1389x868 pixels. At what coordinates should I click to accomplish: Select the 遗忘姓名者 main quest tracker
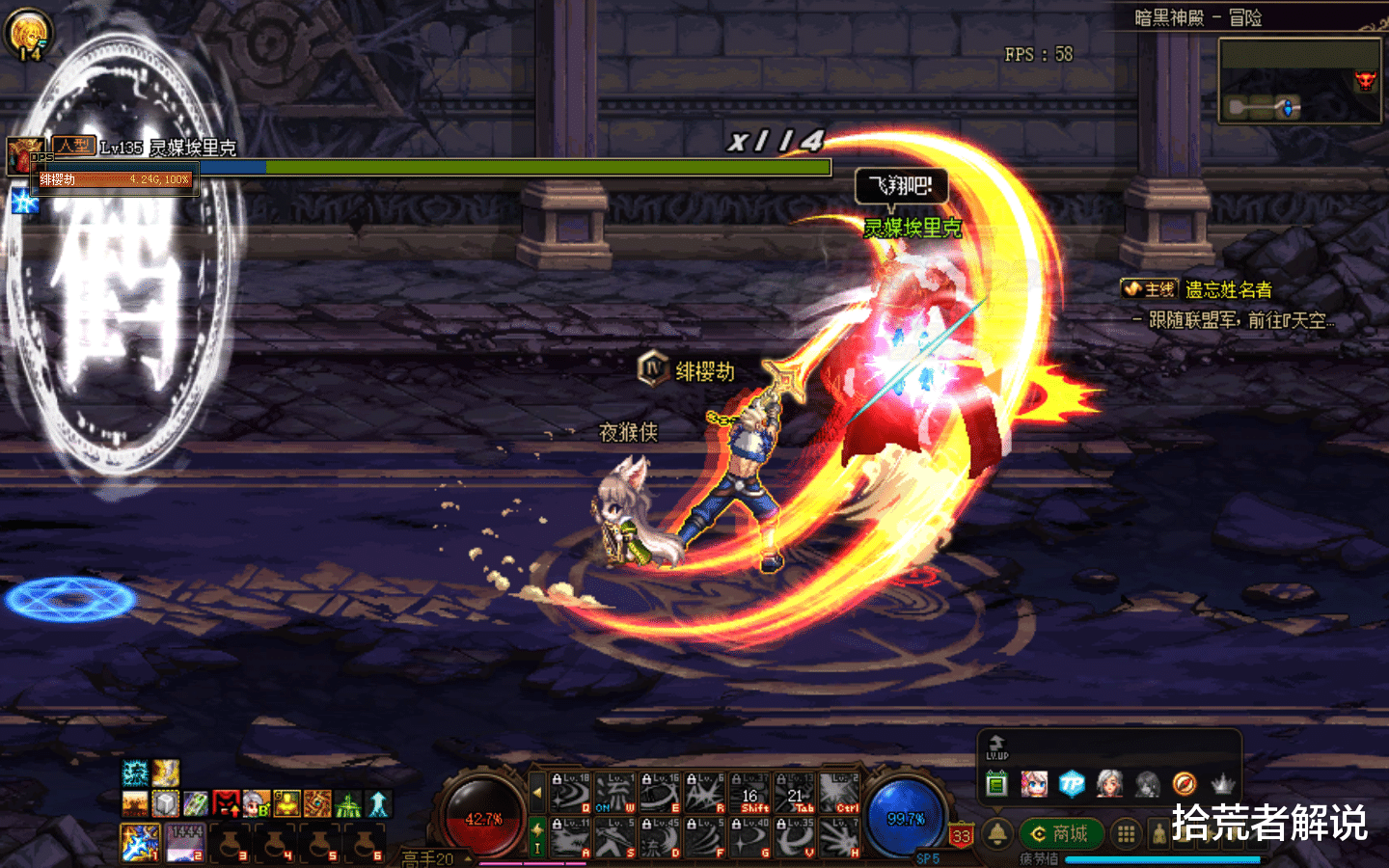click(1227, 289)
